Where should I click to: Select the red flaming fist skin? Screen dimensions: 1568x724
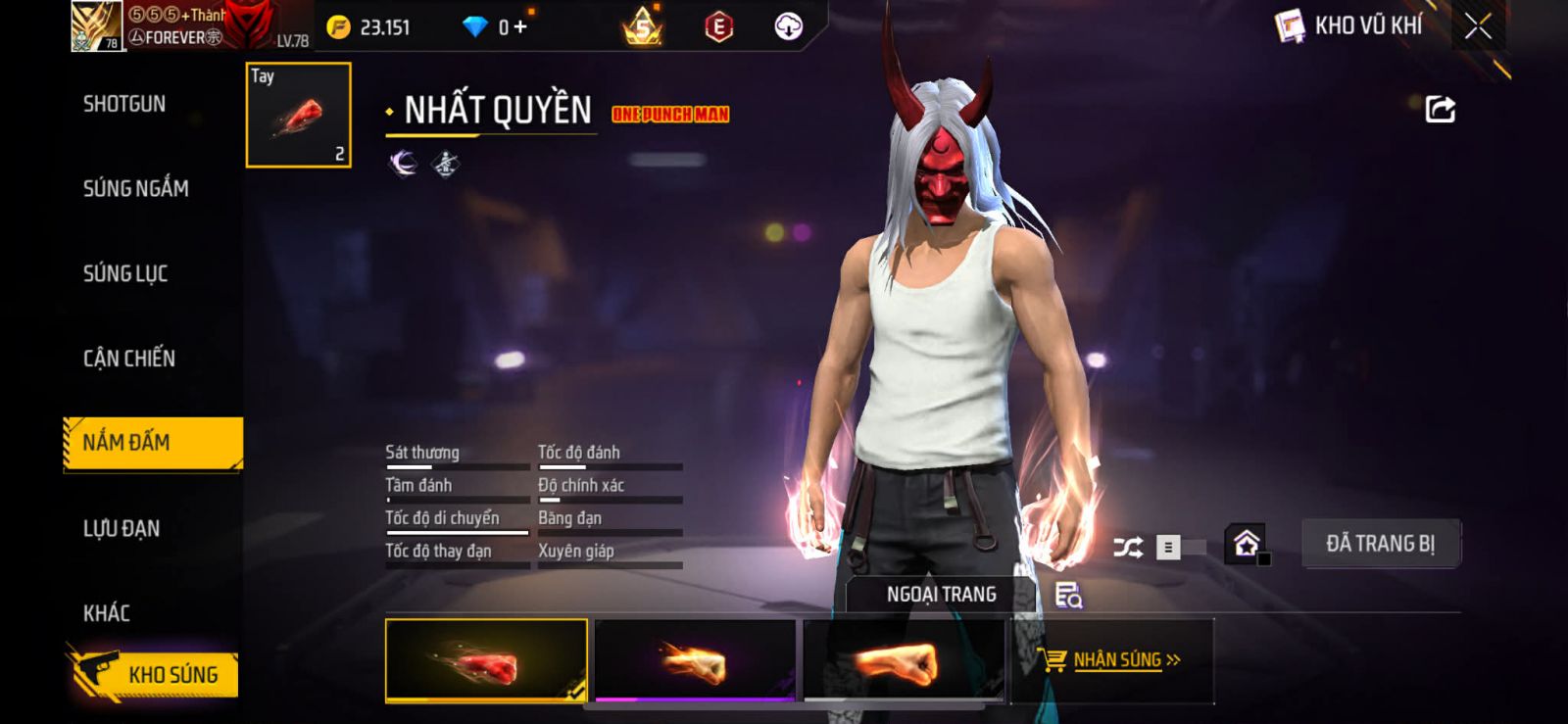486,661
